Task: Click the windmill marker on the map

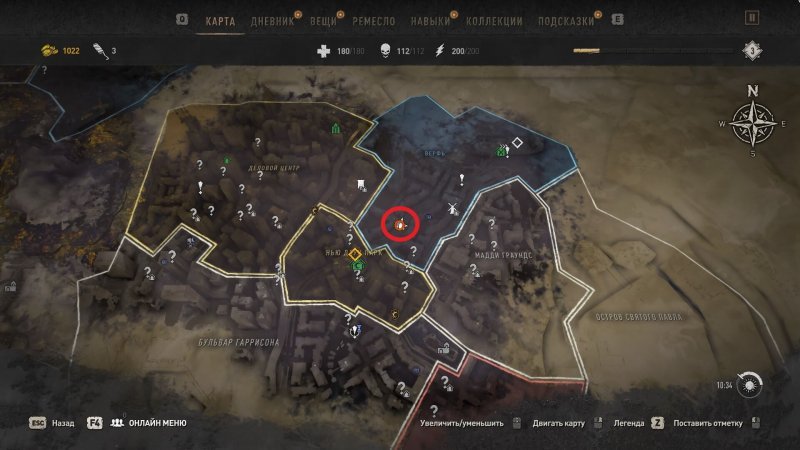Action: tap(450, 209)
